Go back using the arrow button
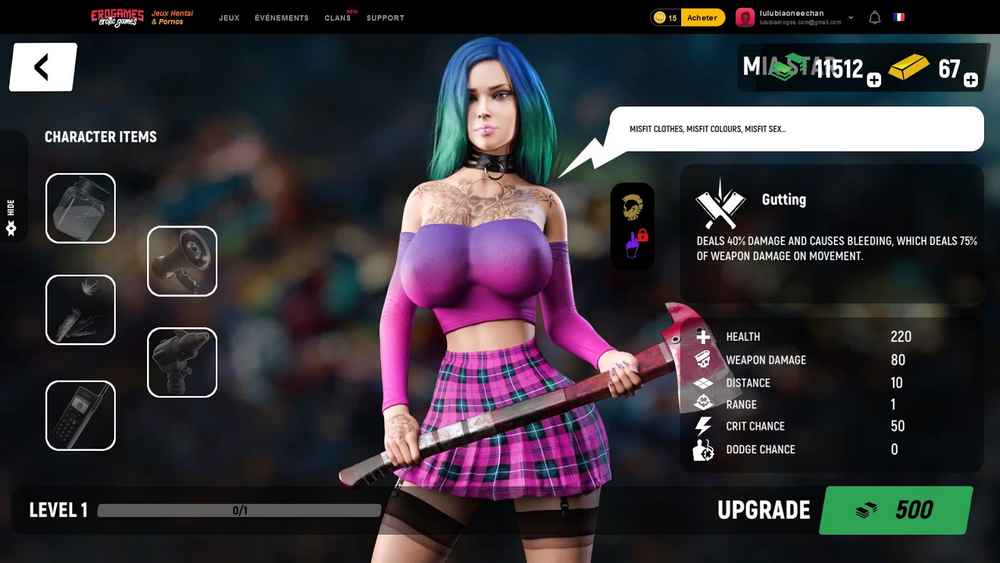 click(x=42, y=67)
